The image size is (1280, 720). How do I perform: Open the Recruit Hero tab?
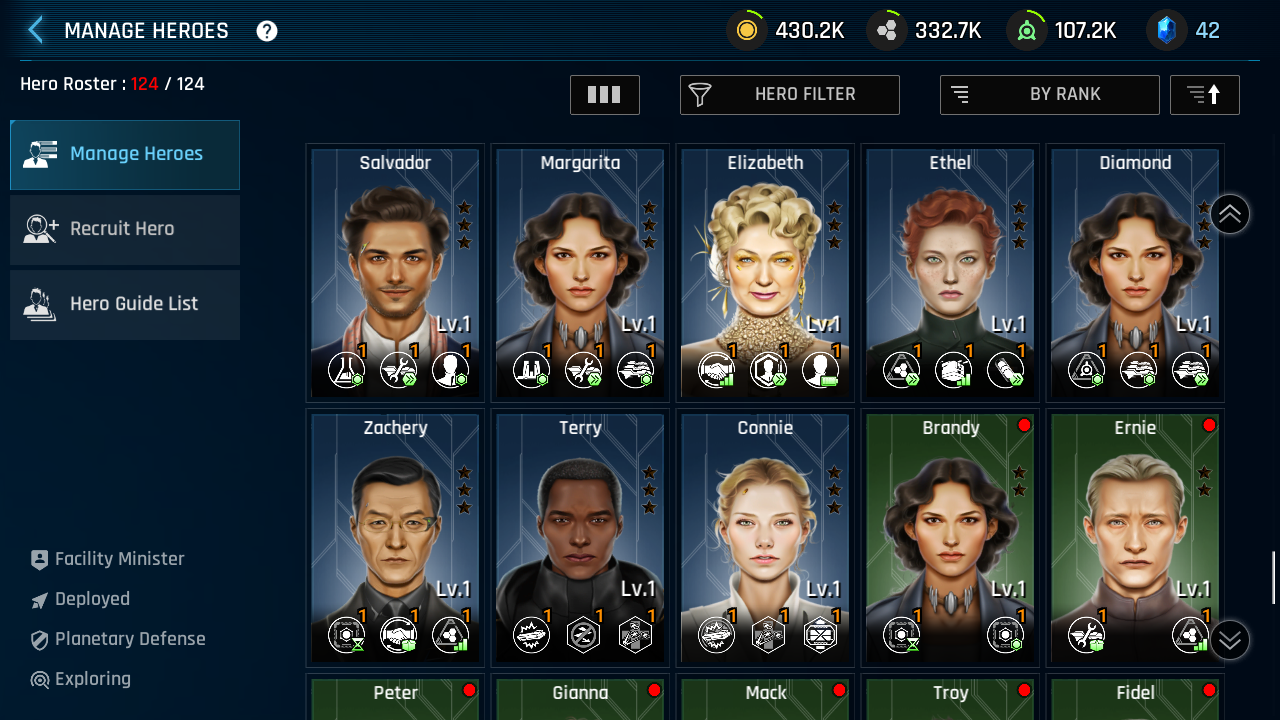tap(125, 230)
